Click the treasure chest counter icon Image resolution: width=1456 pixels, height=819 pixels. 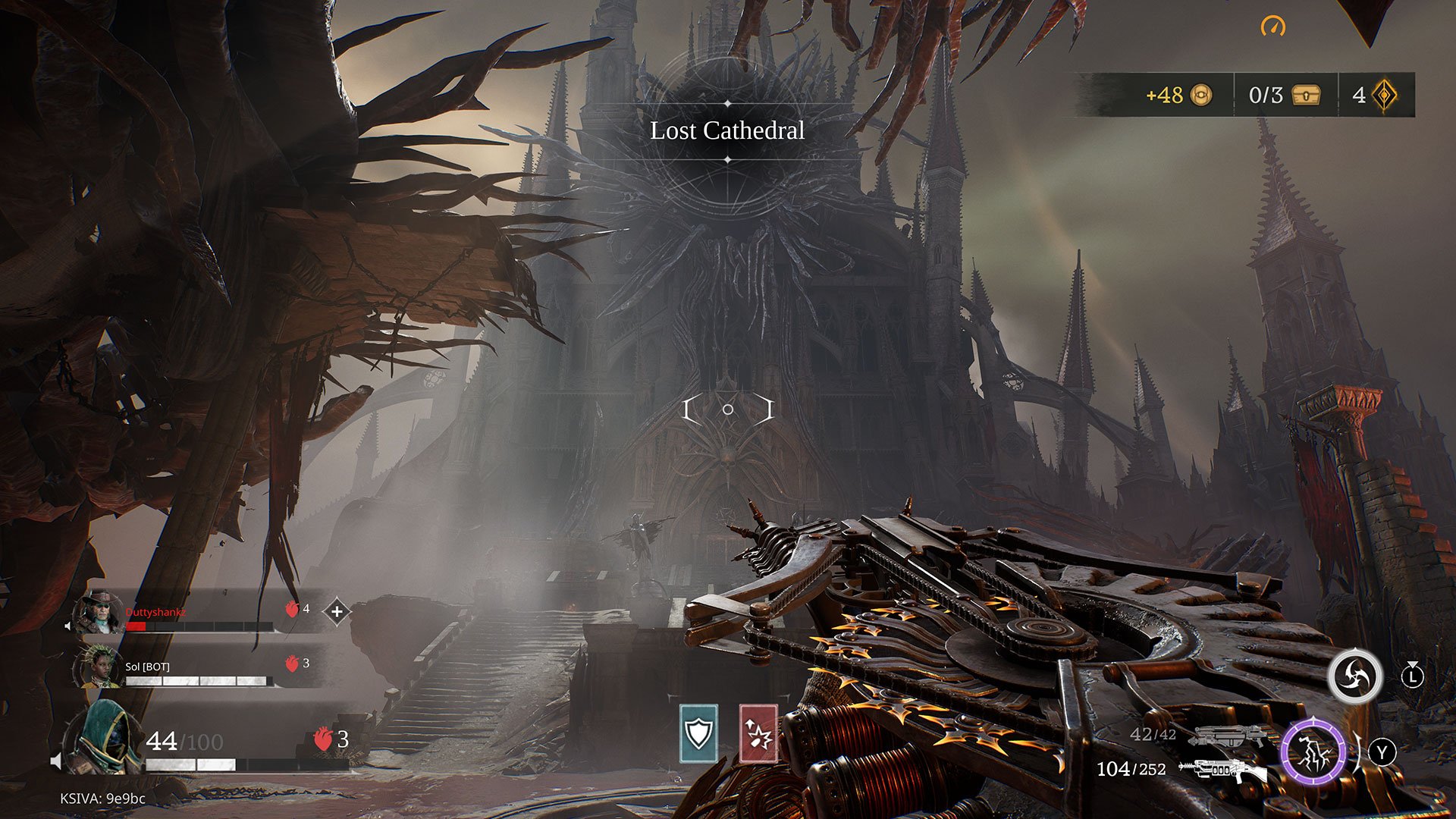coord(1306,95)
